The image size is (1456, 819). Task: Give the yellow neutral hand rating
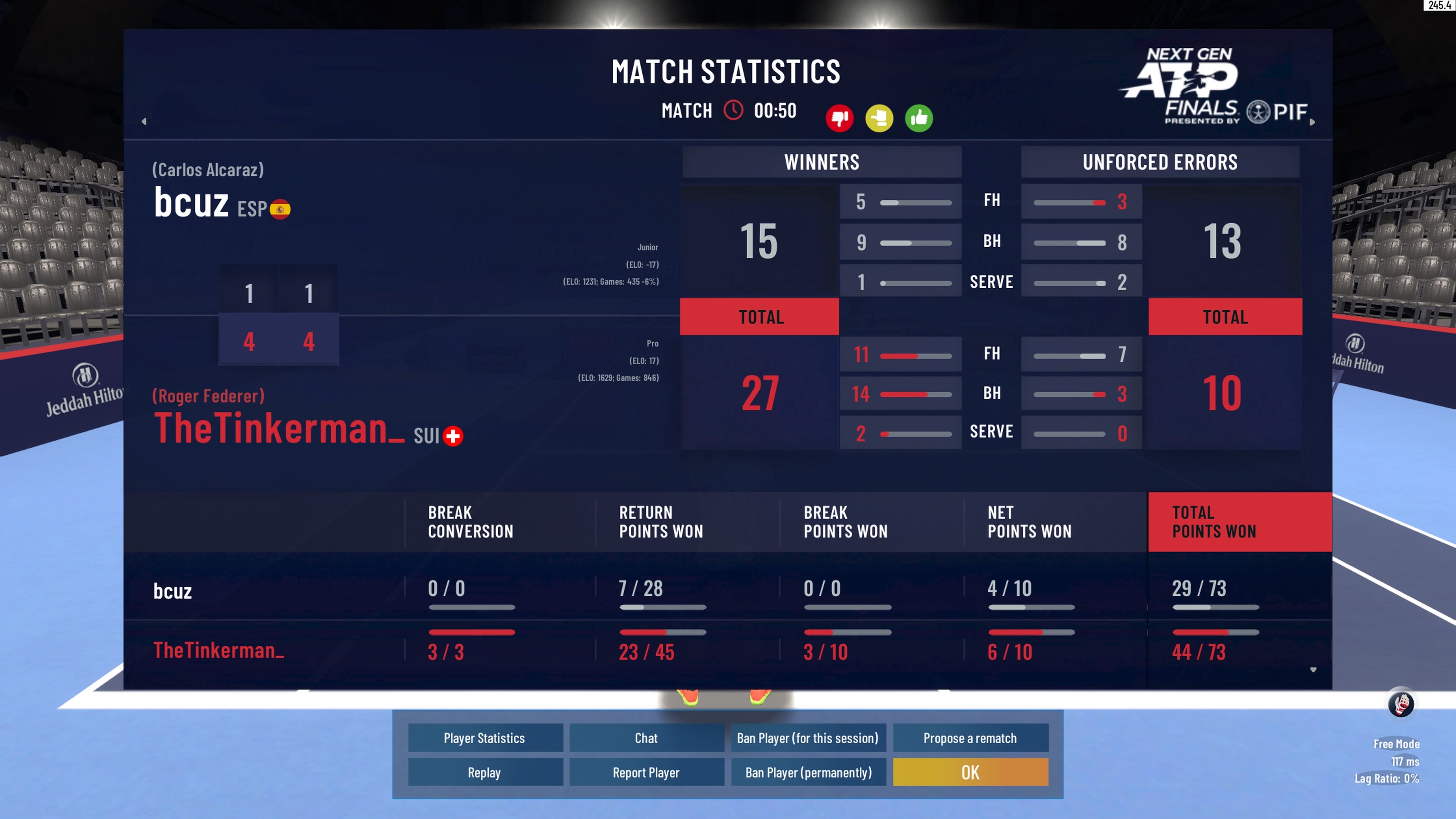[879, 118]
